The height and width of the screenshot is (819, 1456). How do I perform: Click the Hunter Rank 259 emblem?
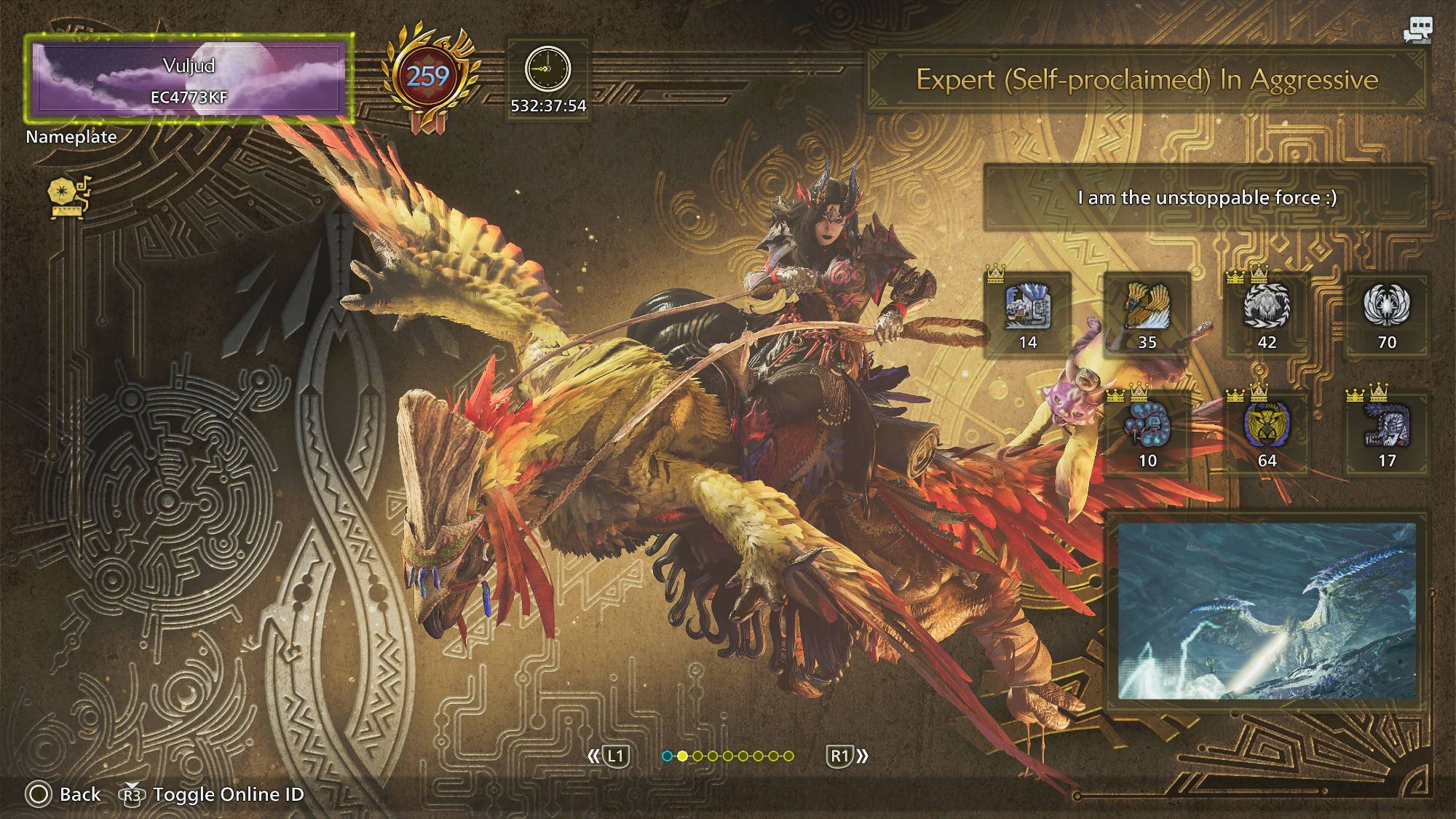[x=428, y=77]
